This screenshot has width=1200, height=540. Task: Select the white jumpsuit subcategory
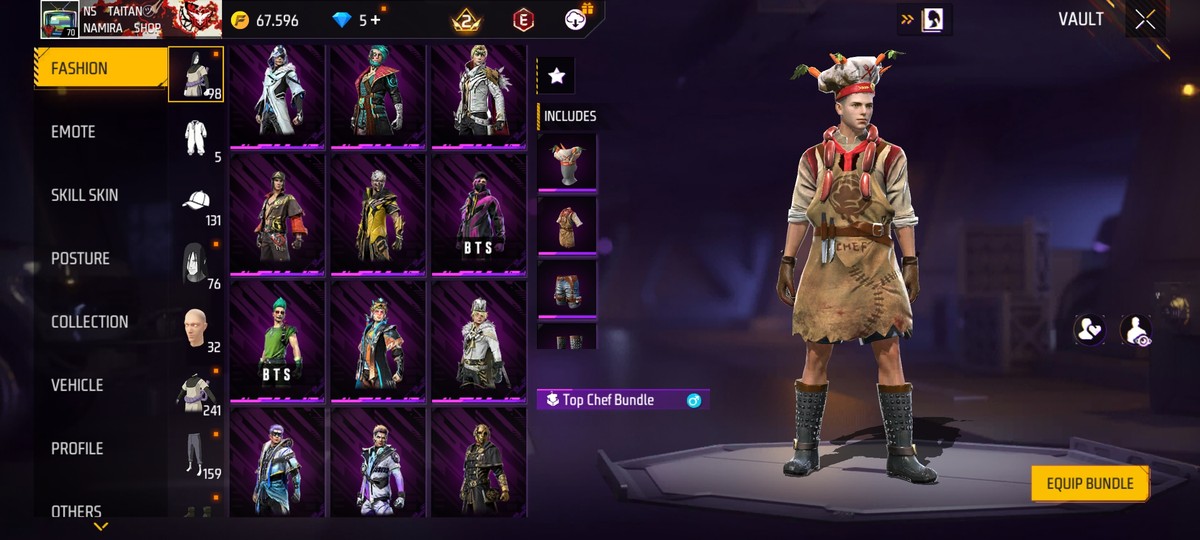click(195, 137)
